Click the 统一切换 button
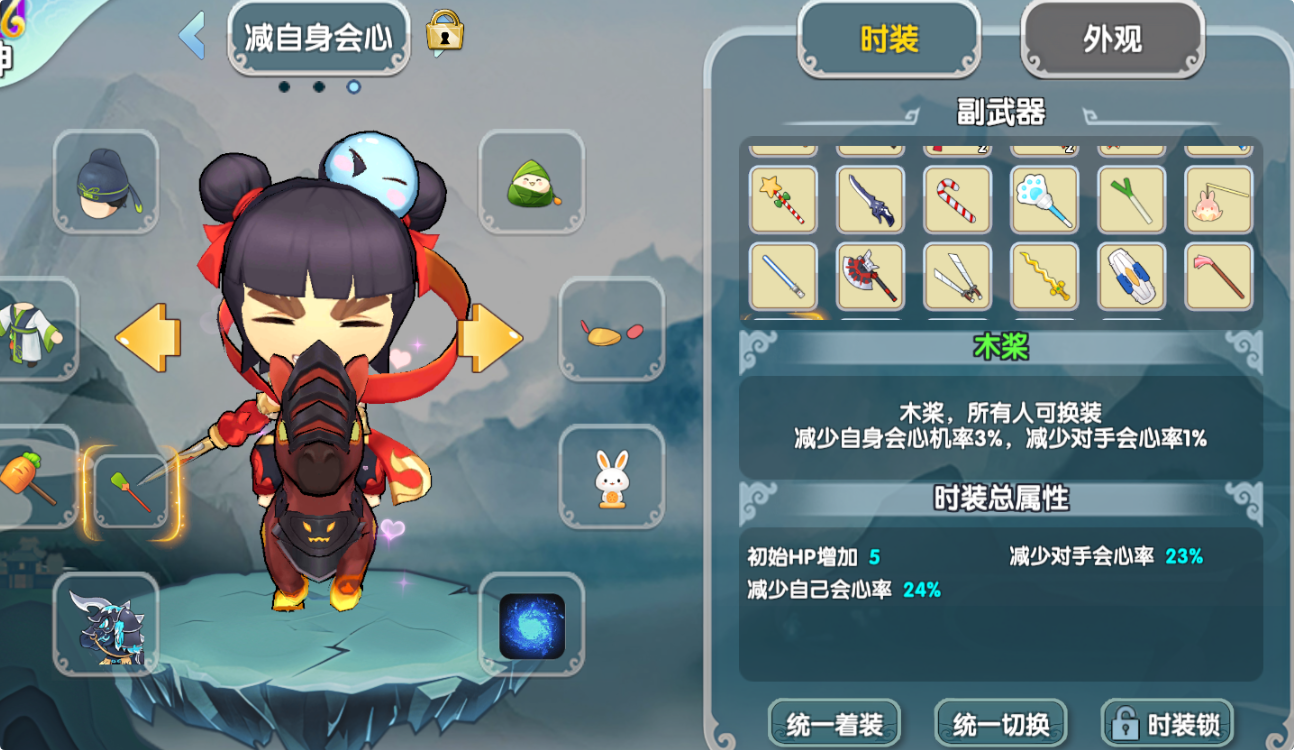1294x750 pixels. click(999, 722)
